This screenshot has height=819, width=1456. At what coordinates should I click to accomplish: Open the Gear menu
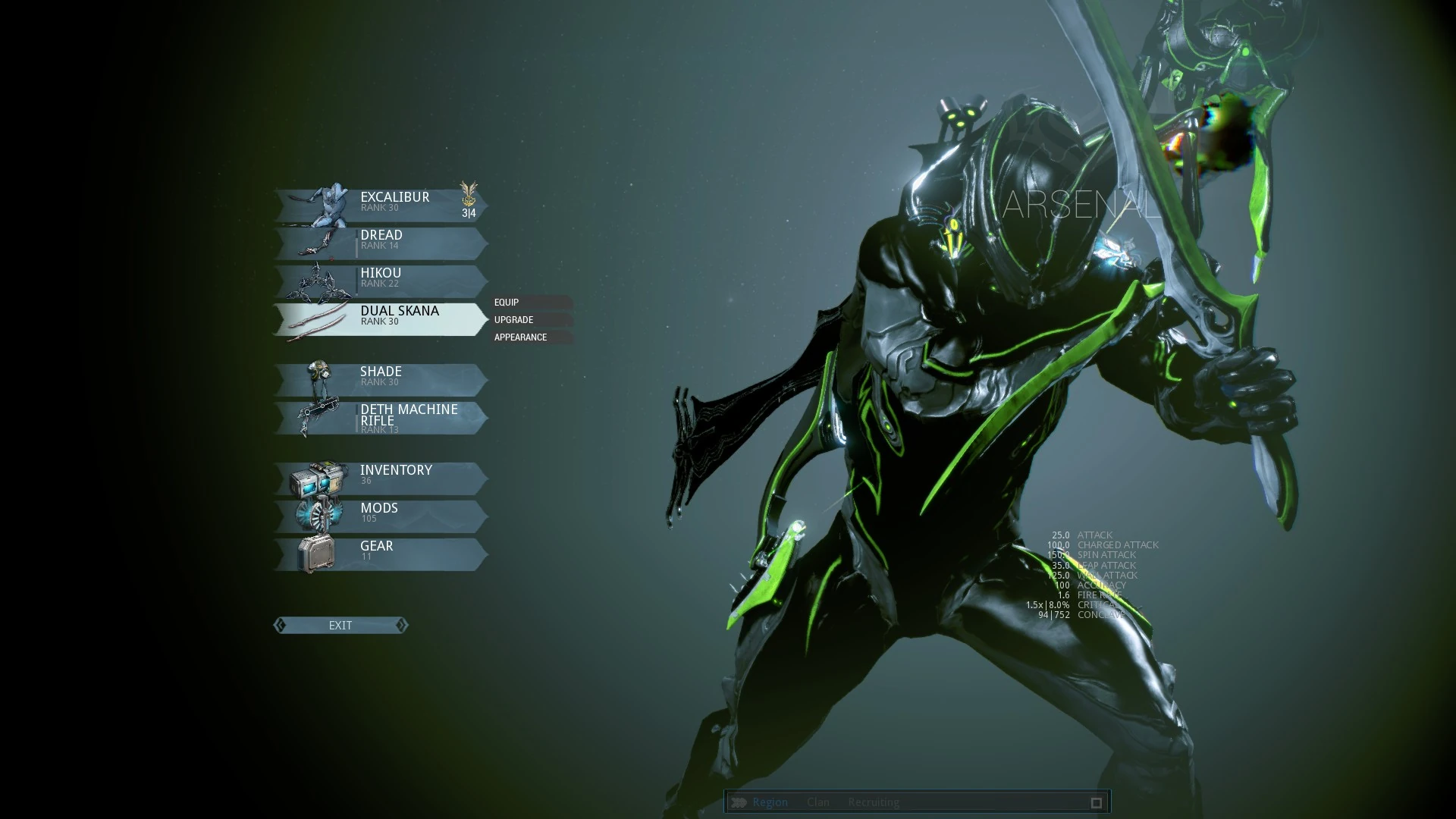pos(381,554)
